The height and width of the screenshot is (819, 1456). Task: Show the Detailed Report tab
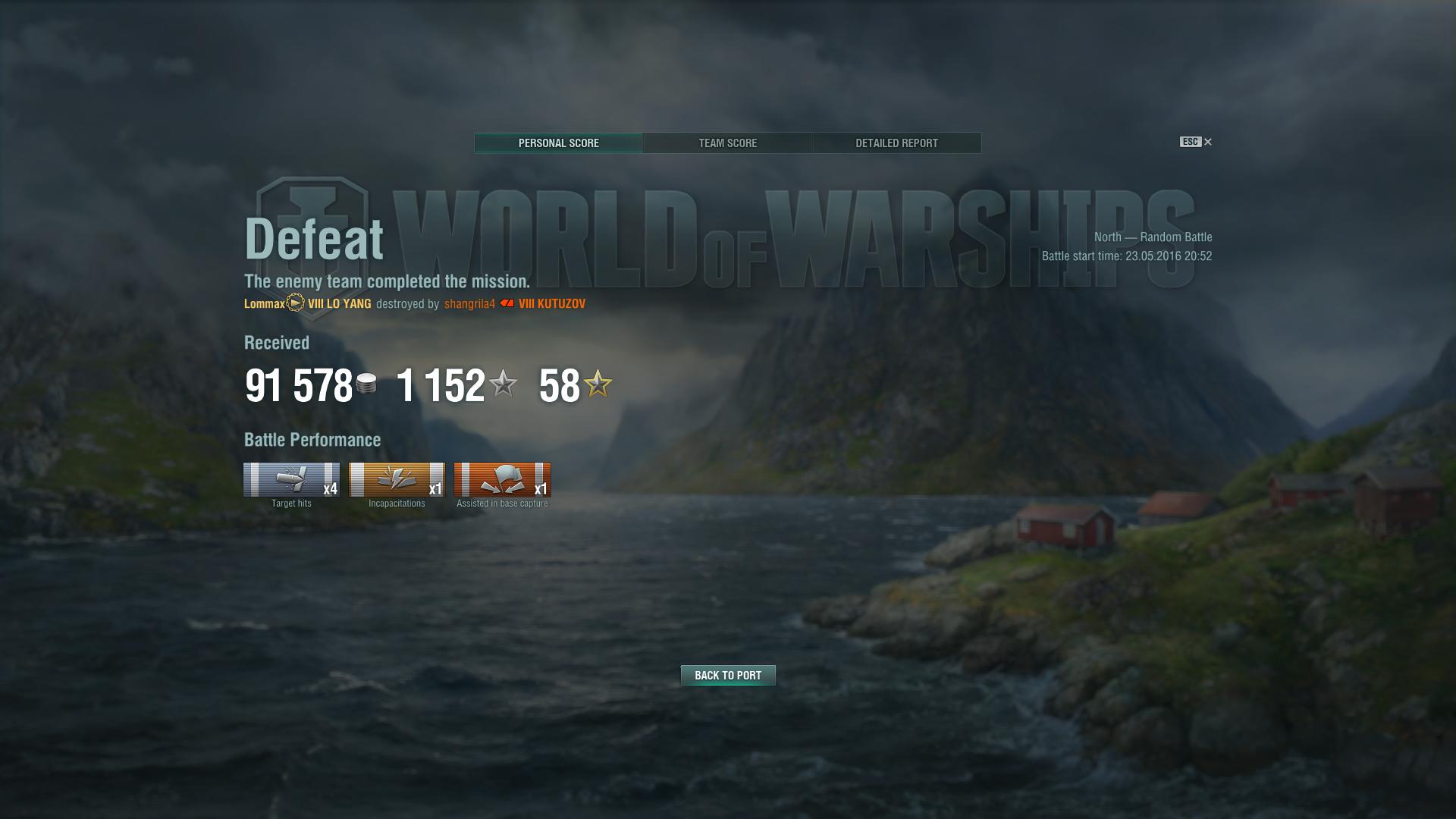896,143
